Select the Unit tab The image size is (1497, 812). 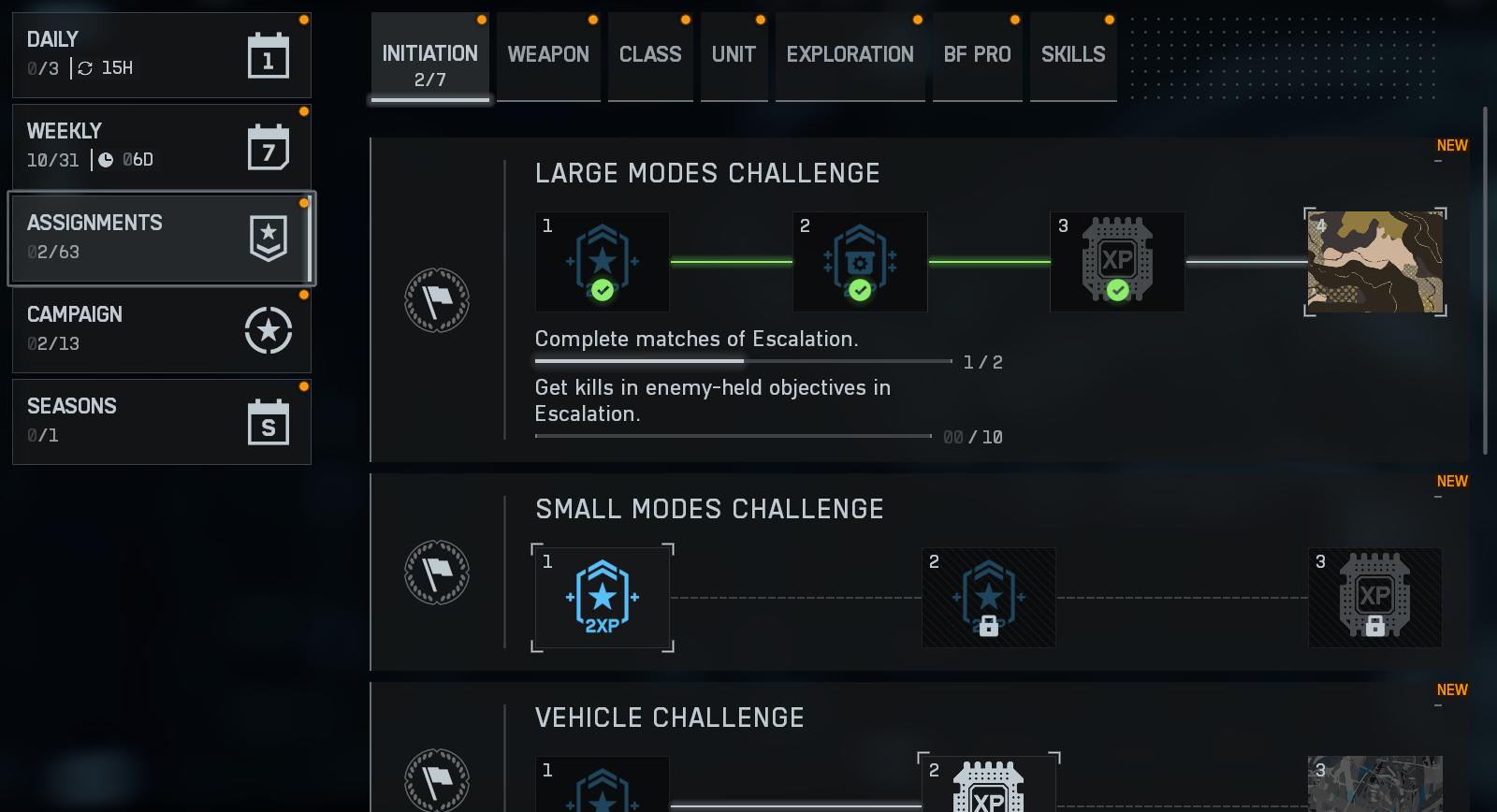click(734, 55)
